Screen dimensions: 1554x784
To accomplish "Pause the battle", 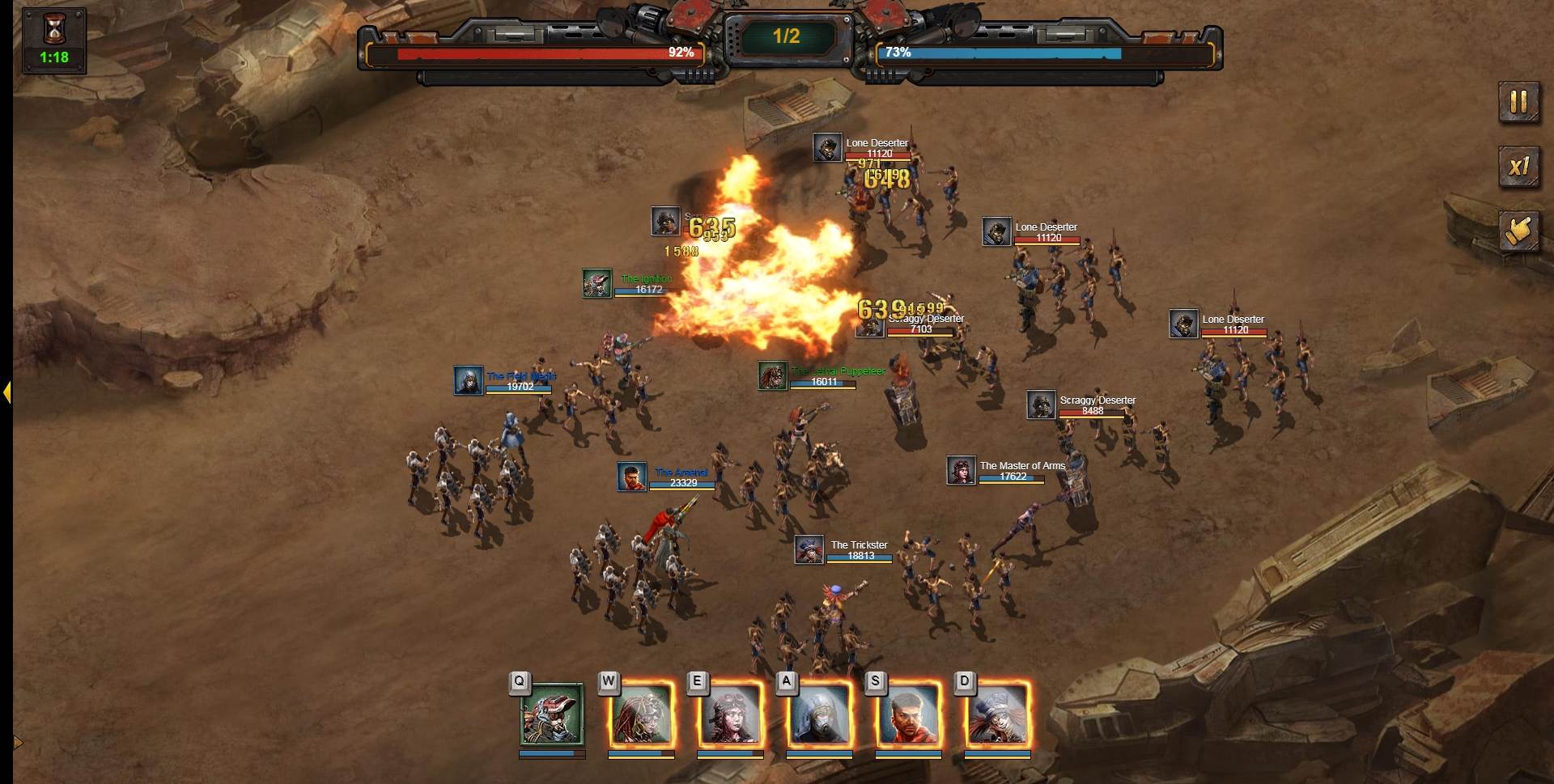I will coord(1518,102).
